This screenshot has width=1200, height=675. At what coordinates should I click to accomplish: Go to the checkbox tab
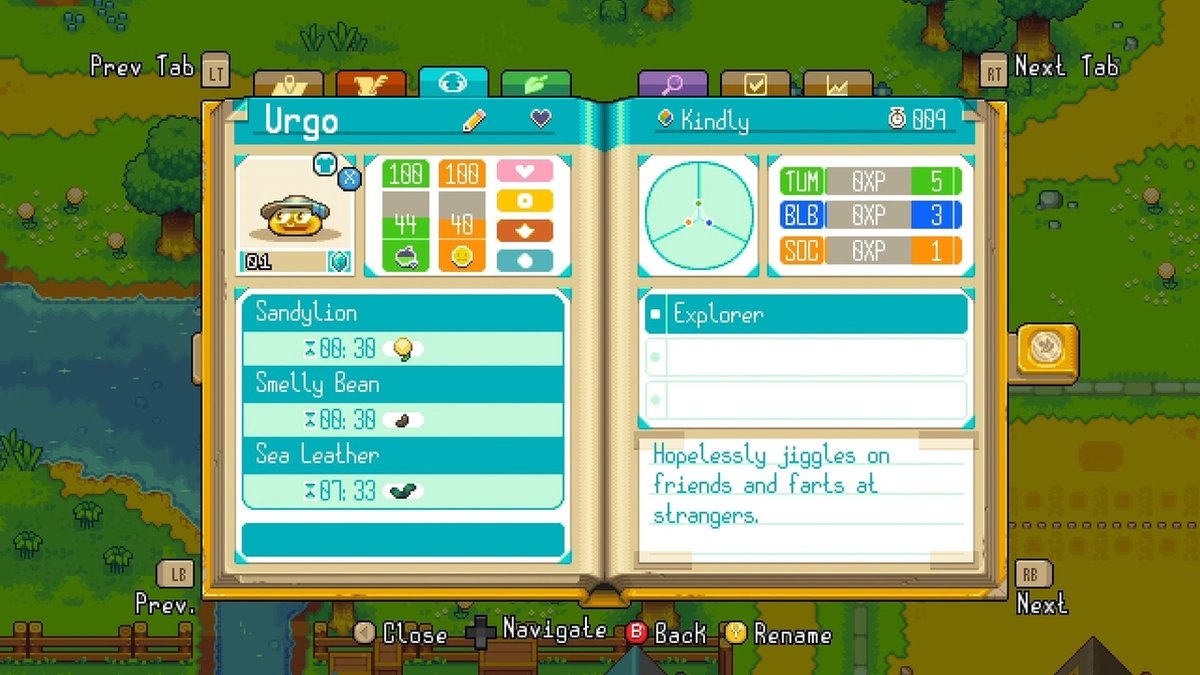[x=755, y=85]
